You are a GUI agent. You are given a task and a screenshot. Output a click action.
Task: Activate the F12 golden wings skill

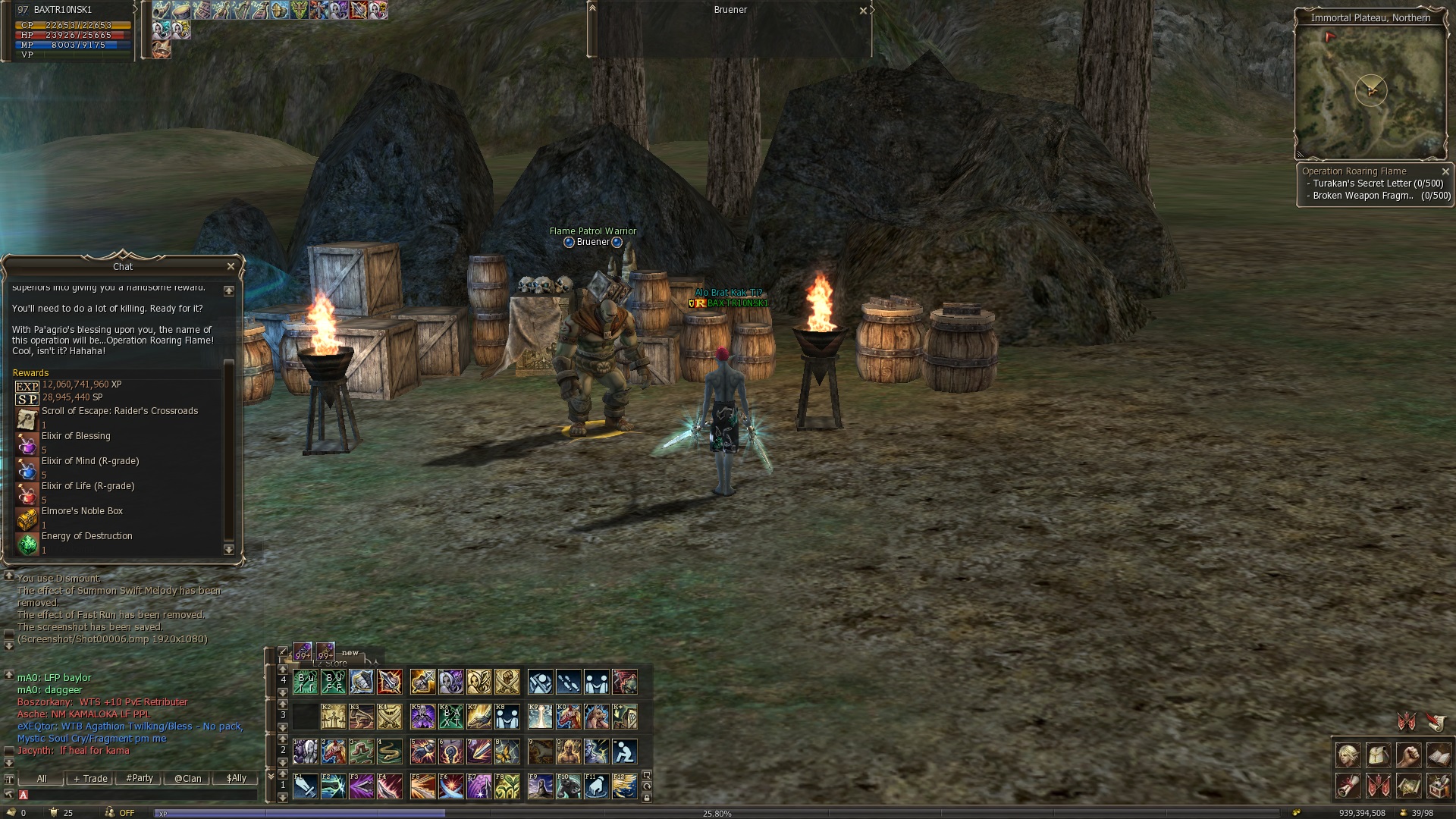(625, 786)
